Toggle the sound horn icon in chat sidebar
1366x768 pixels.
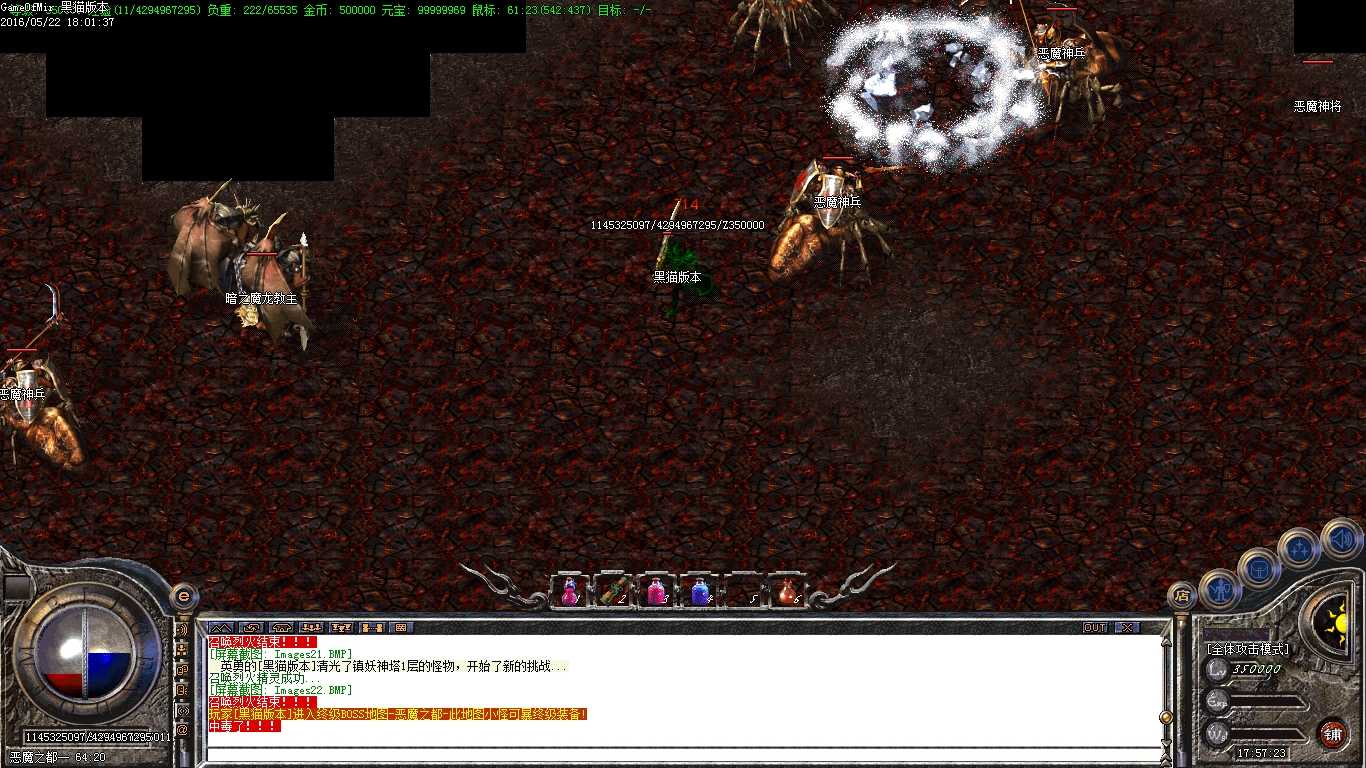[x=183, y=632]
